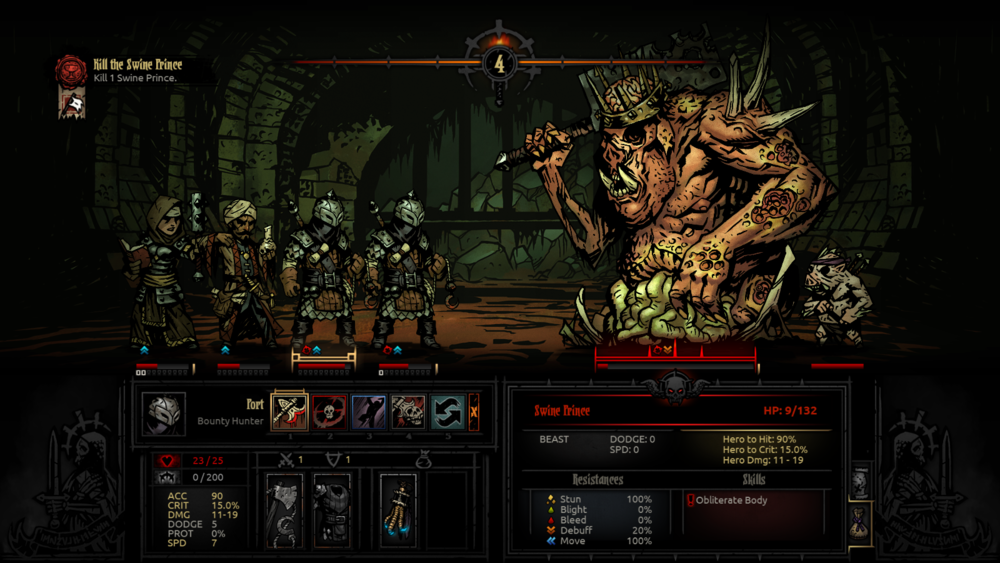Open Fort's Bounty Hunter portrait
Screen dimensions: 1000x563
162,413
